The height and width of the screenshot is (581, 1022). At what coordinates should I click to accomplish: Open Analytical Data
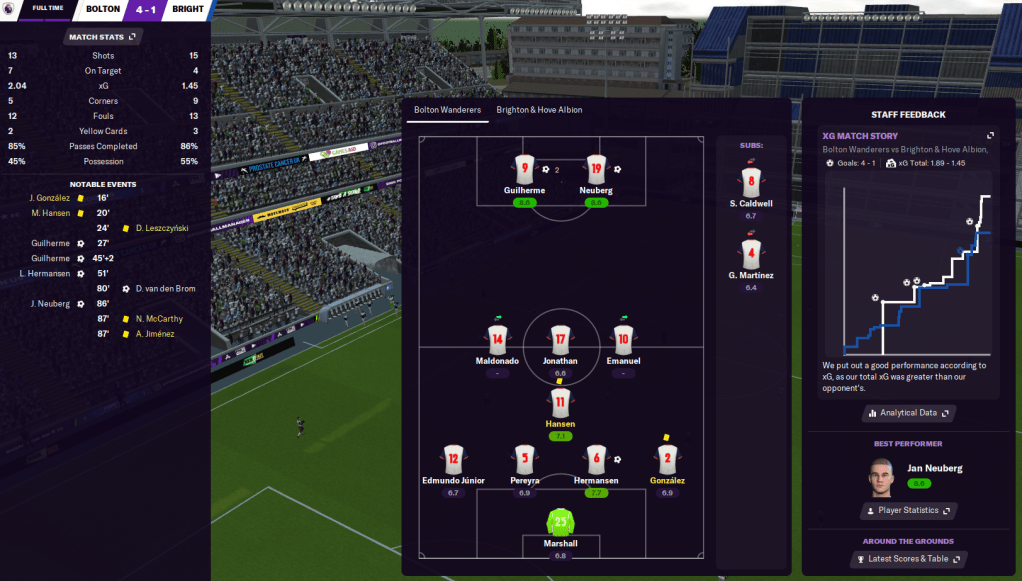tap(908, 412)
